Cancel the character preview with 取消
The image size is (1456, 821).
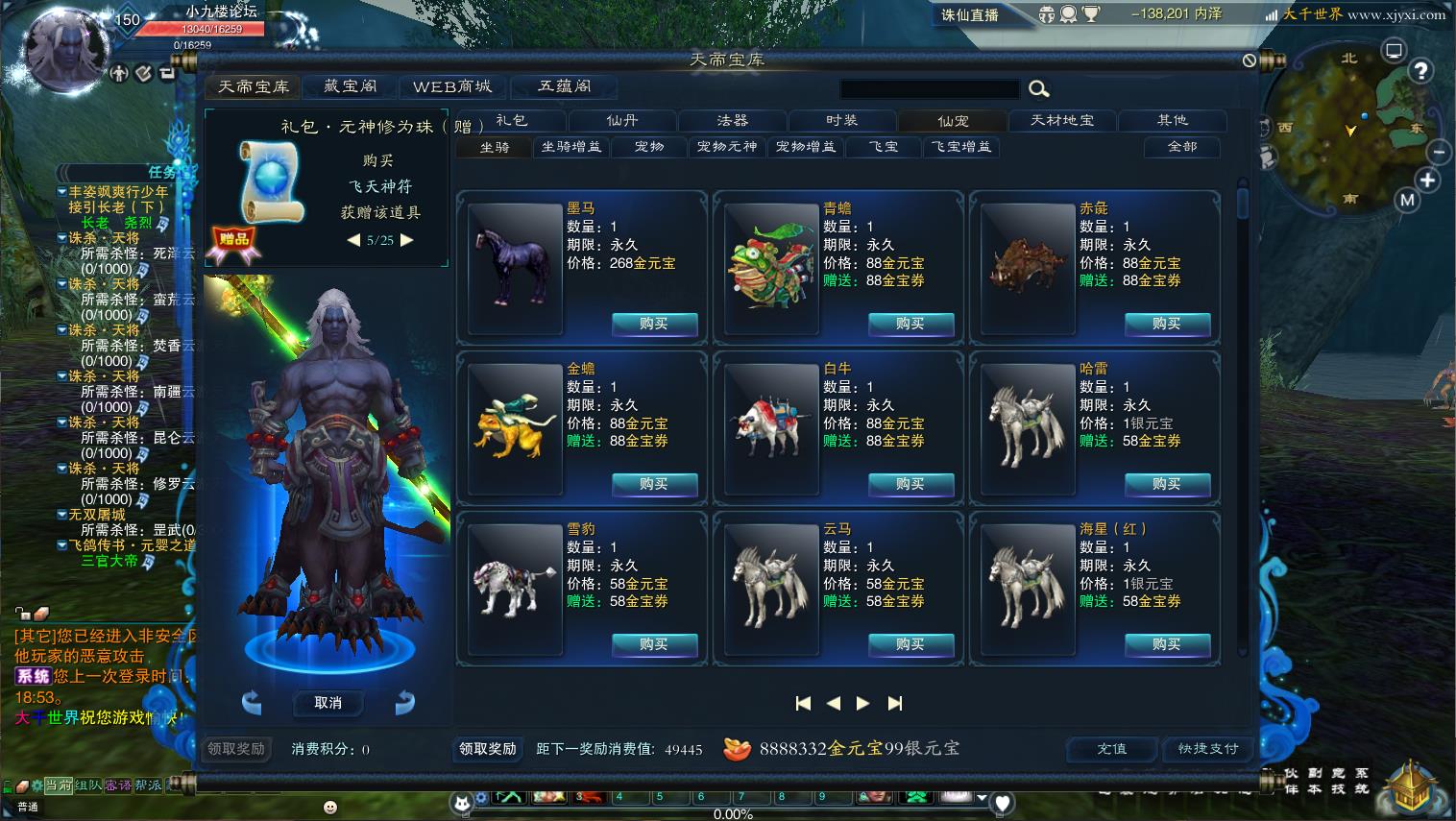[x=328, y=703]
